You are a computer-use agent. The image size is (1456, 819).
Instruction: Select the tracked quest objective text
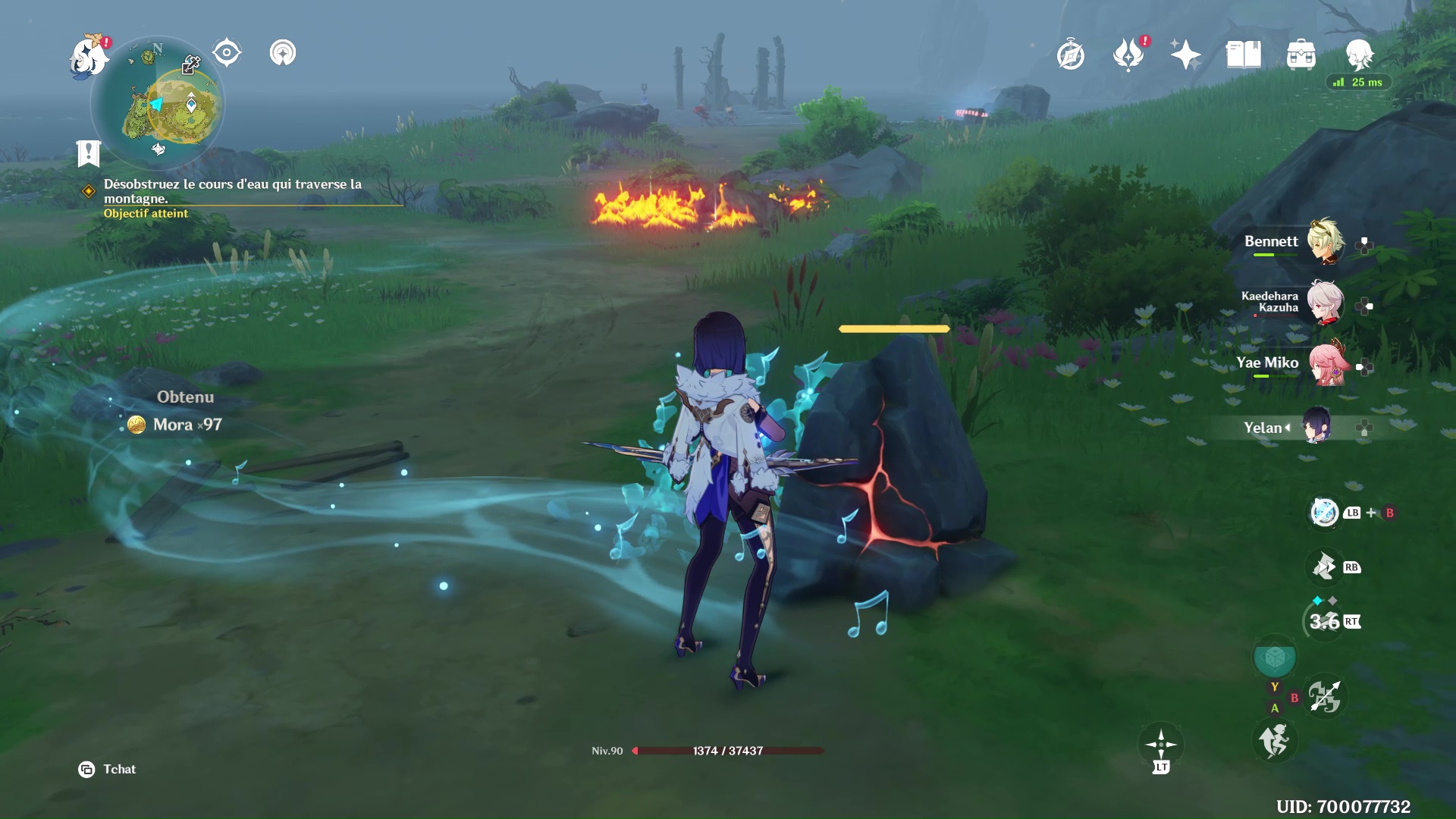[232, 191]
